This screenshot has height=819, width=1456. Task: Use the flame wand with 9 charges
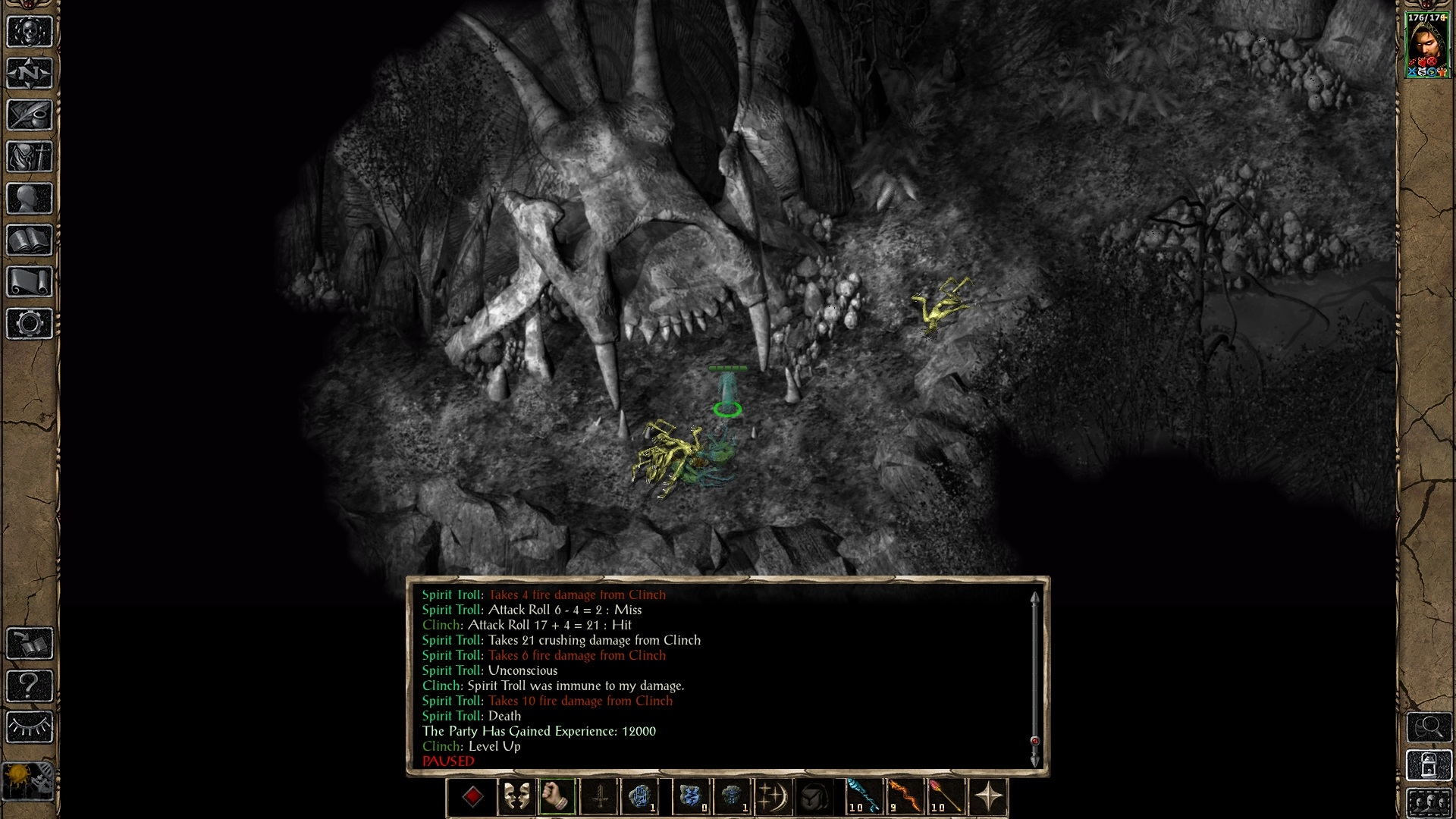coord(905,797)
